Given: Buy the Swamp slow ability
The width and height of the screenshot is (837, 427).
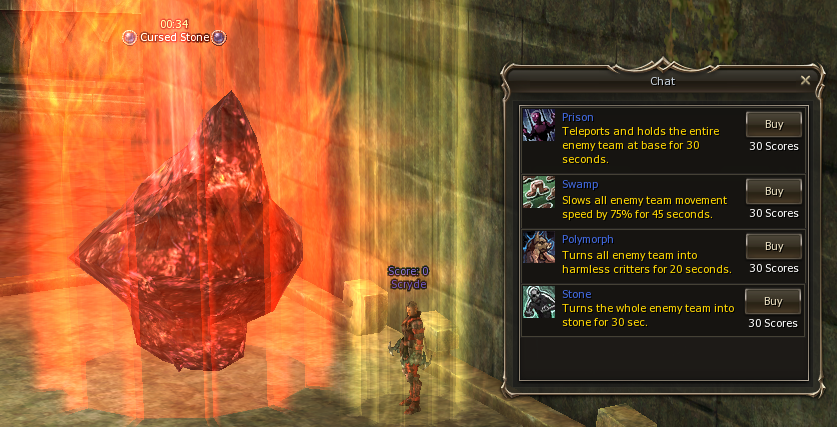Looking at the screenshot, I should point(773,191).
